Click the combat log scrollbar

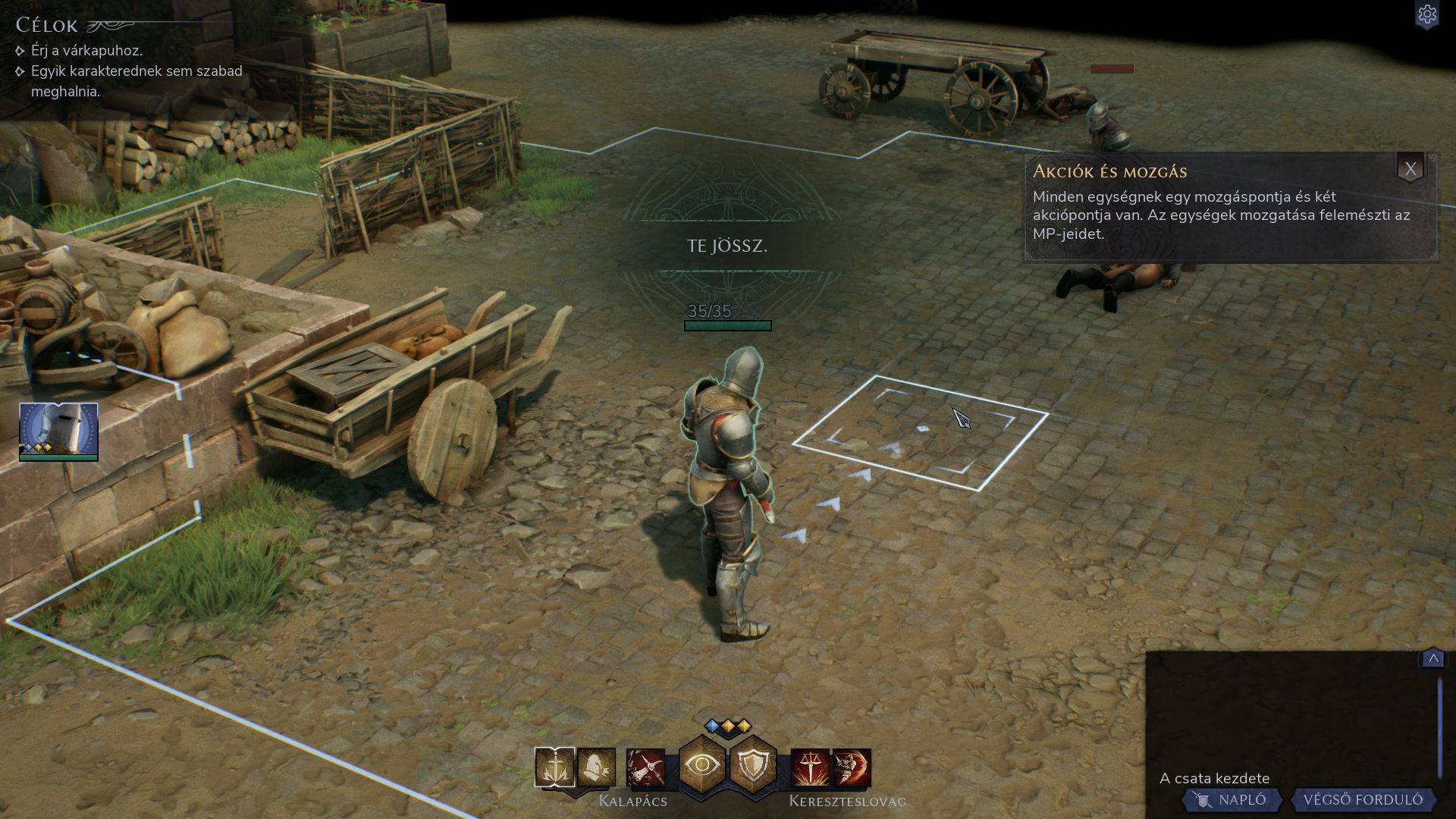pyautogui.click(x=1439, y=726)
